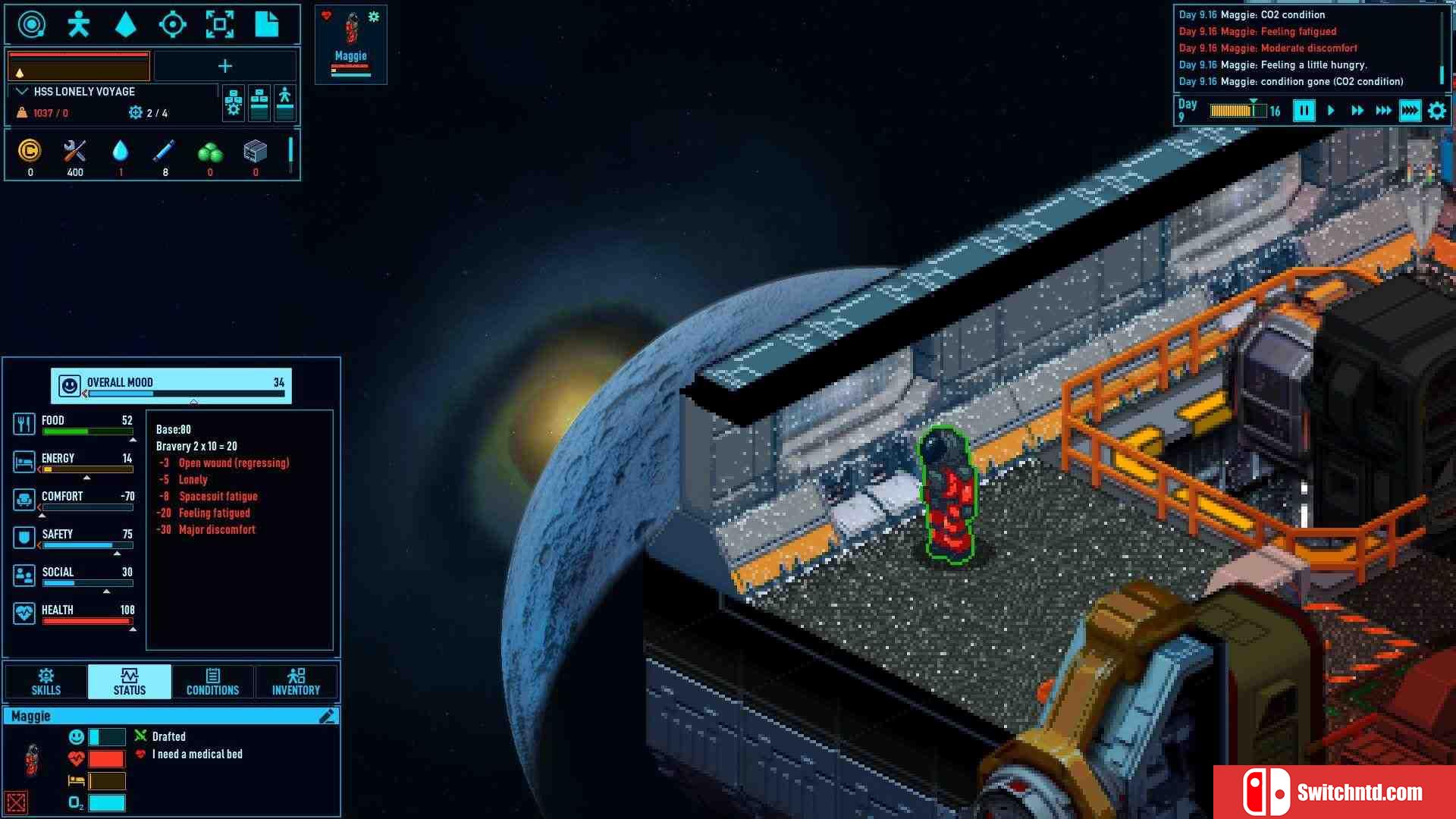Open the settings gear menu
This screenshot has width=1456, height=819.
pyautogui.click(x=1436, y=111)
